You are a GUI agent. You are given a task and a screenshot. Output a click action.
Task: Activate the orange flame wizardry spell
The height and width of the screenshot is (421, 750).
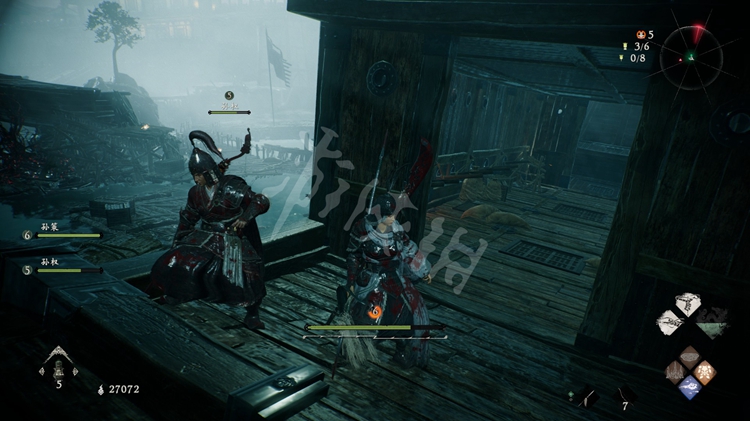(x=705, y=372)
